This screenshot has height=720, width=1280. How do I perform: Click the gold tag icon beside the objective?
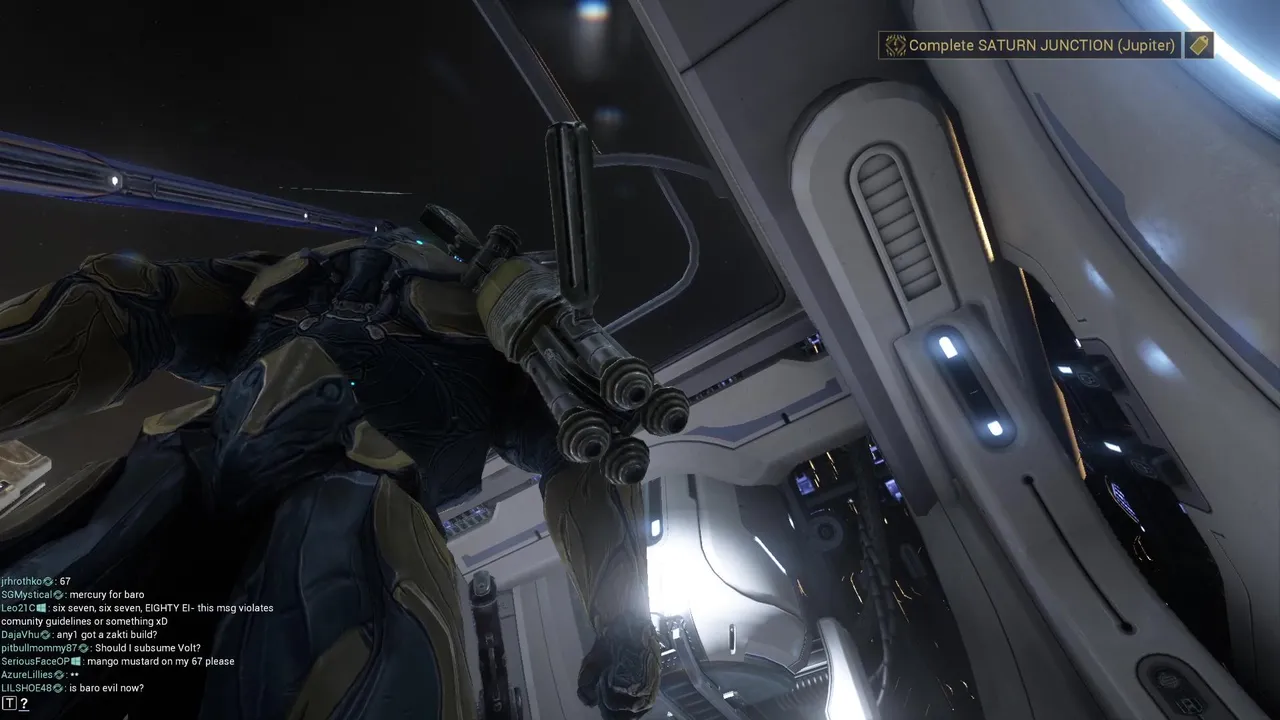click(x=1199, y=45)
